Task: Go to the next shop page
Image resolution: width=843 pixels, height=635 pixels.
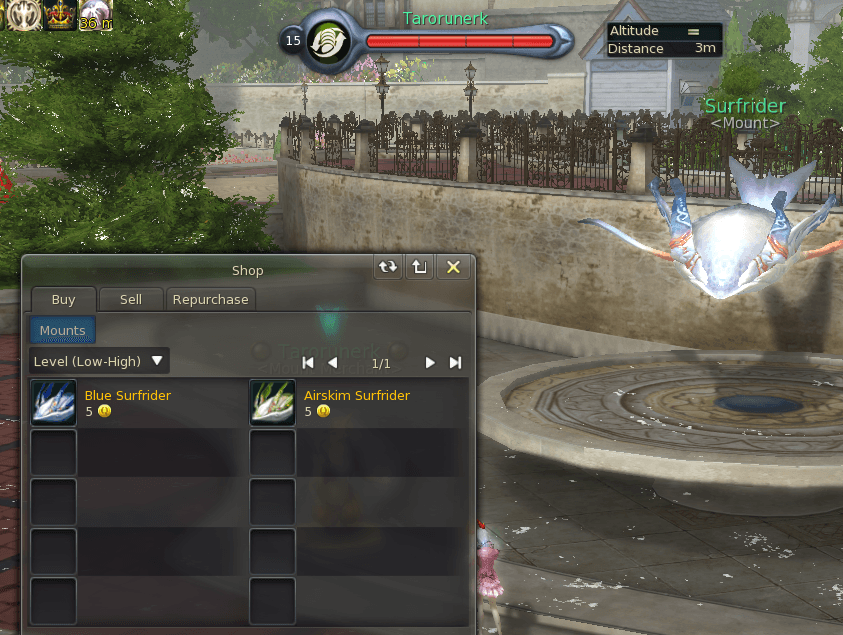Action: 430,362
